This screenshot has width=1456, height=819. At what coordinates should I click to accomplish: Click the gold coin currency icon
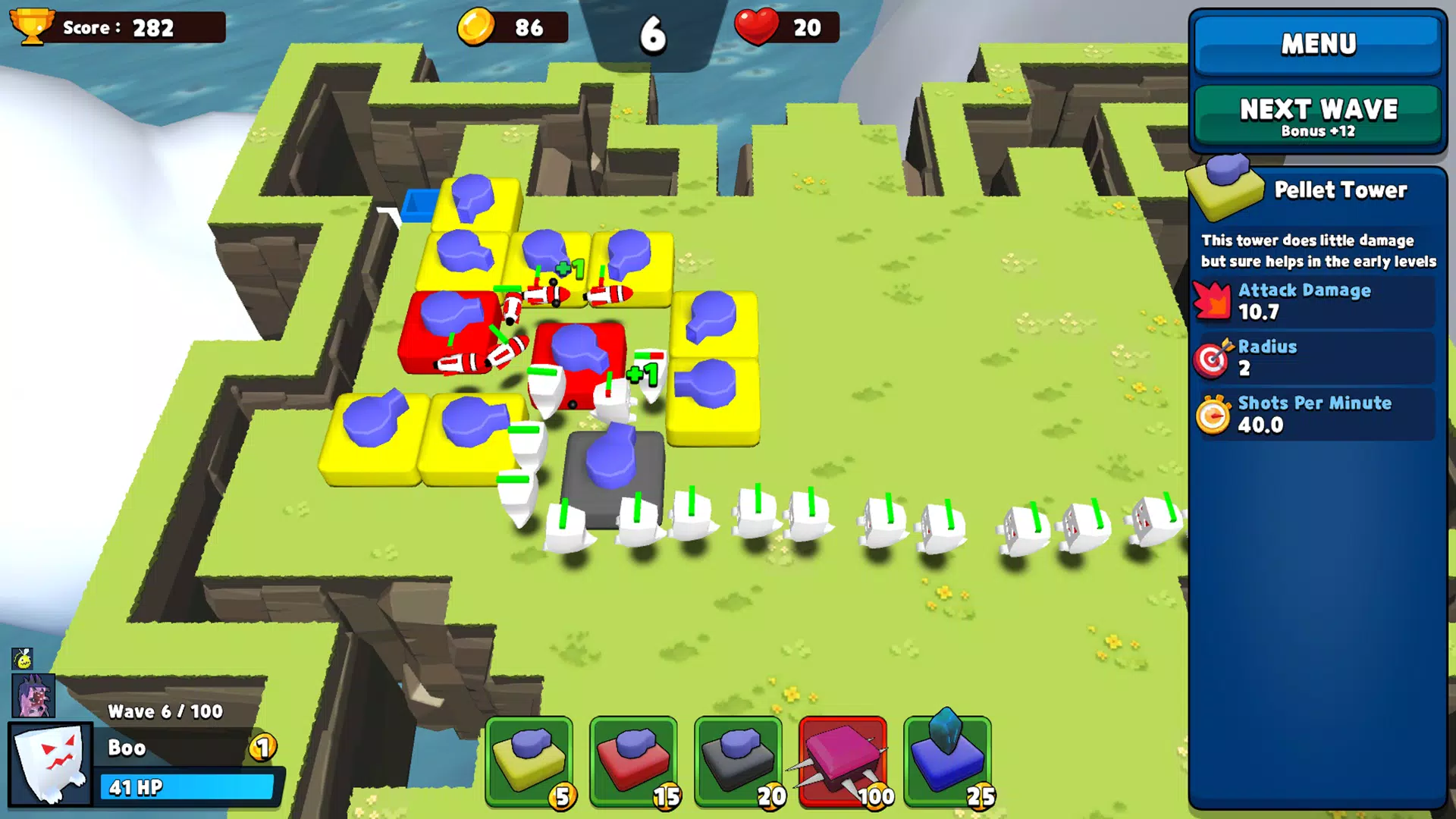click(478, 27)
